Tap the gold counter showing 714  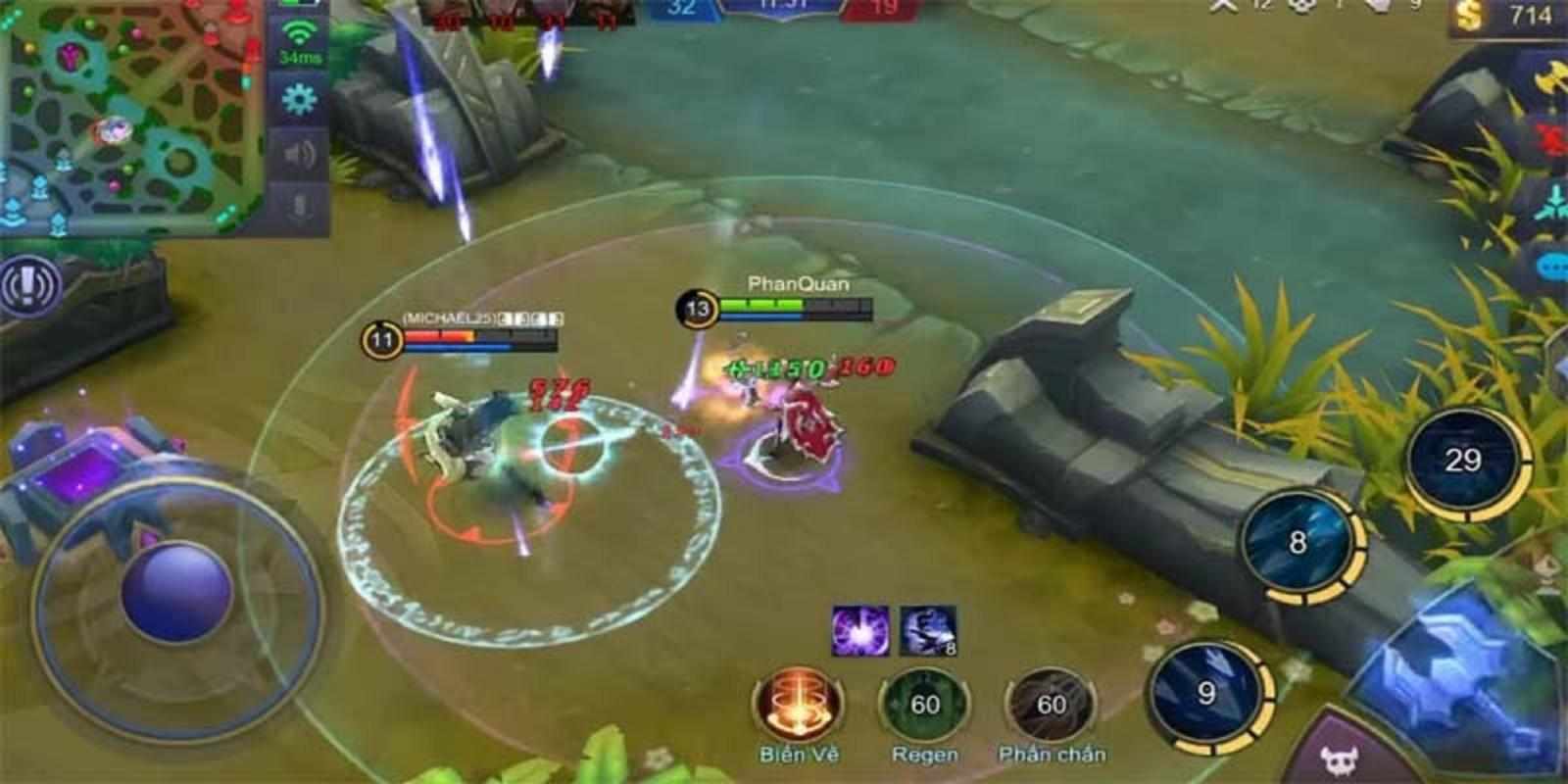click(x=1514, y=15)
